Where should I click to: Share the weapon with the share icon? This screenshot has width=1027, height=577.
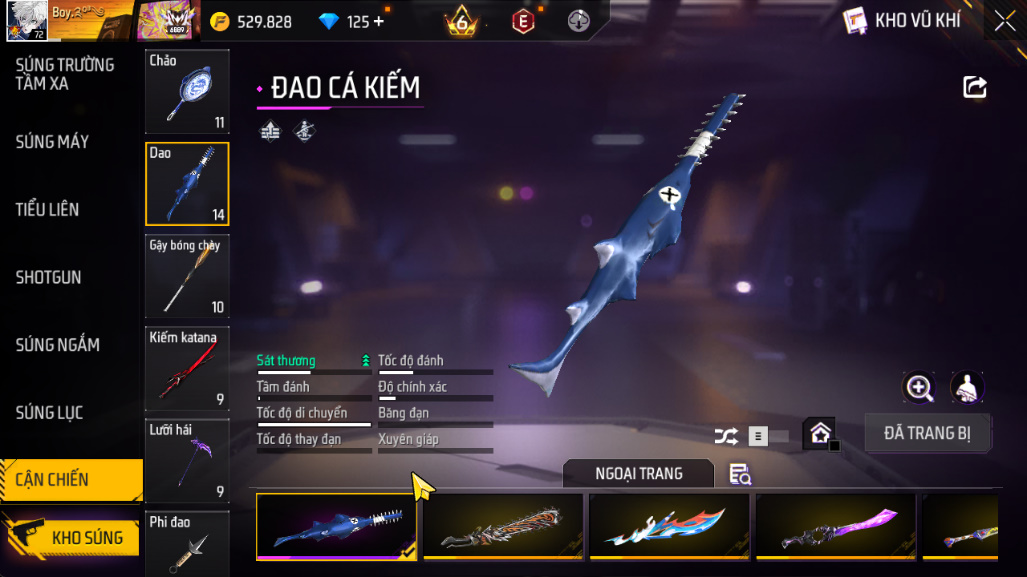point(975,87)
